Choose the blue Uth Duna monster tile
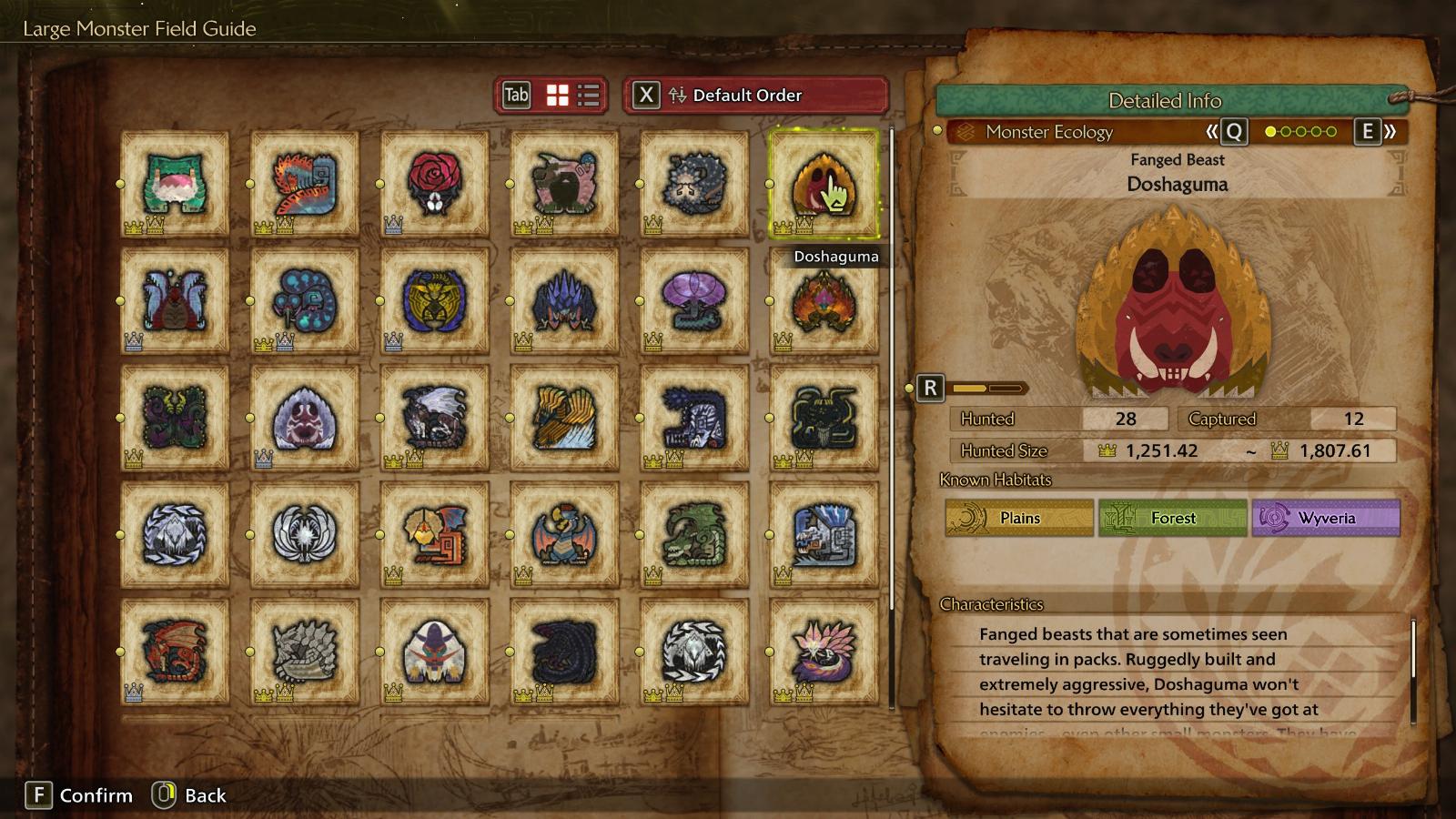Image resolution: width=1456 pixels, height=819 pixels. [175, 300]
